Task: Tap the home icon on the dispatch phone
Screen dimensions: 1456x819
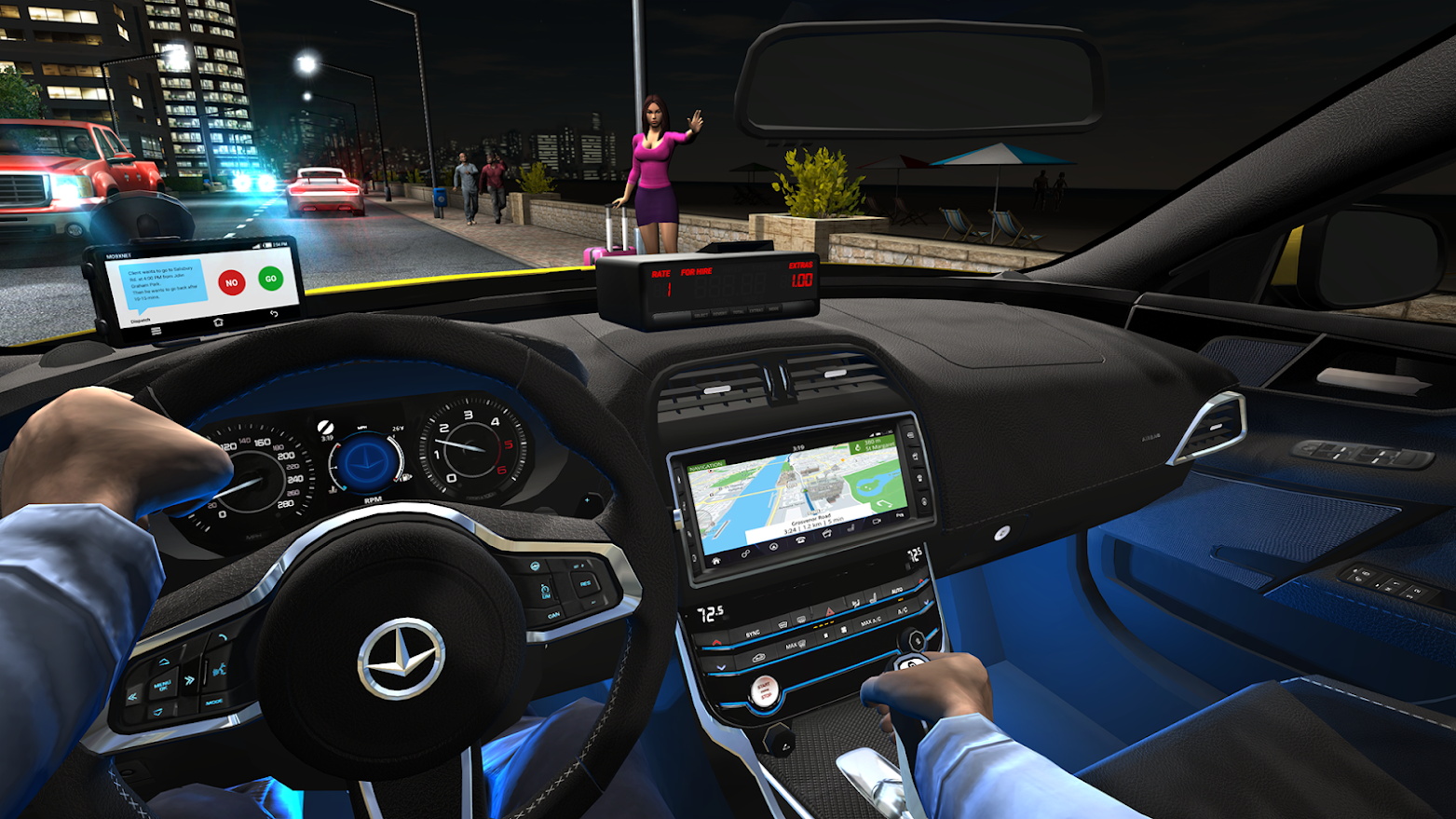Action: click(x=217, y=322)
